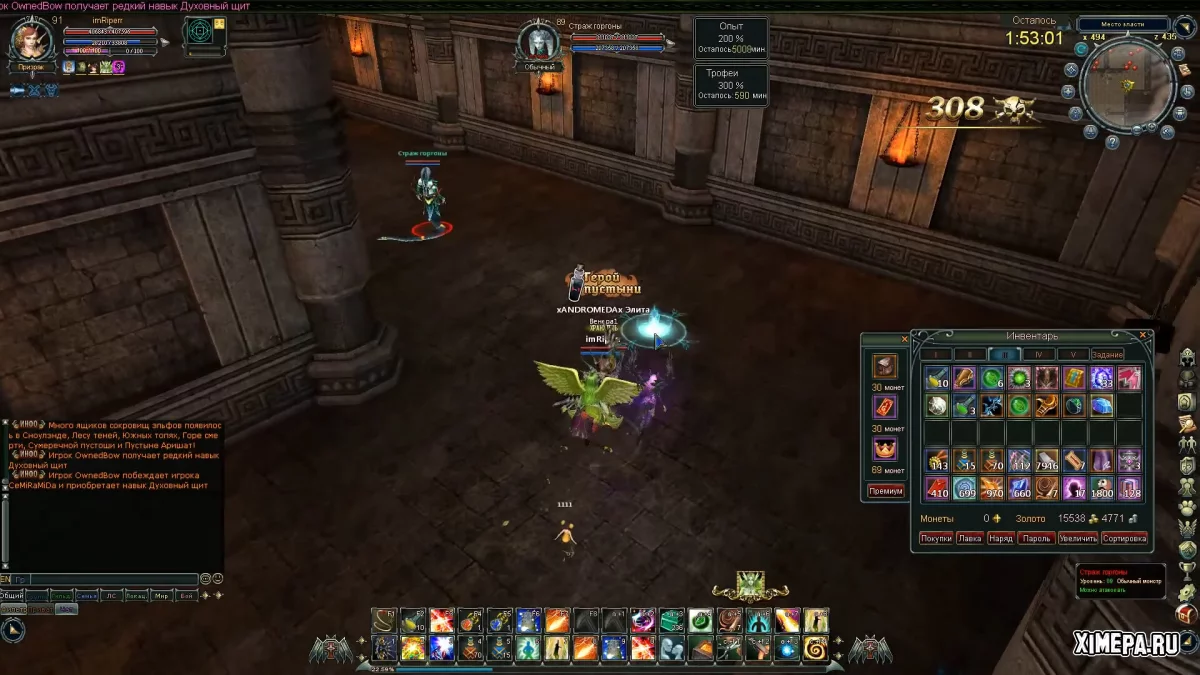Click the imRiperr player portrait

point(31,40)
